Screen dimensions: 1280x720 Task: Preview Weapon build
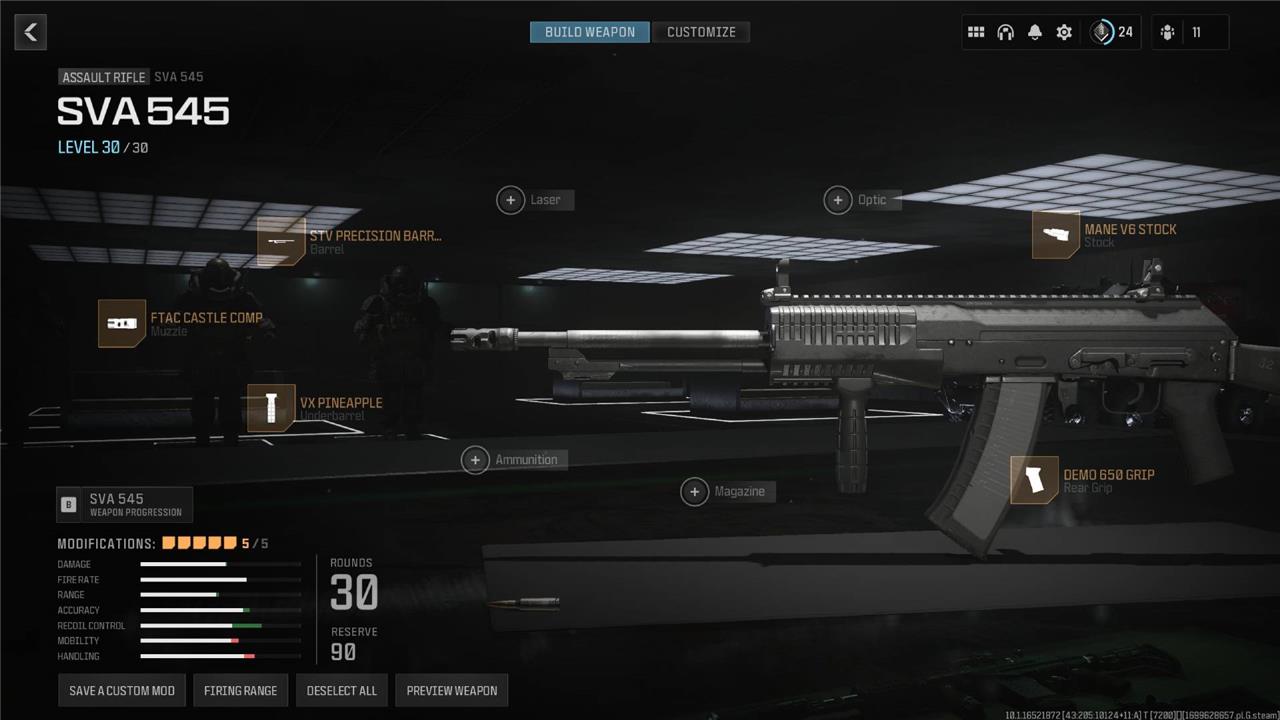(x=451, y=690)
